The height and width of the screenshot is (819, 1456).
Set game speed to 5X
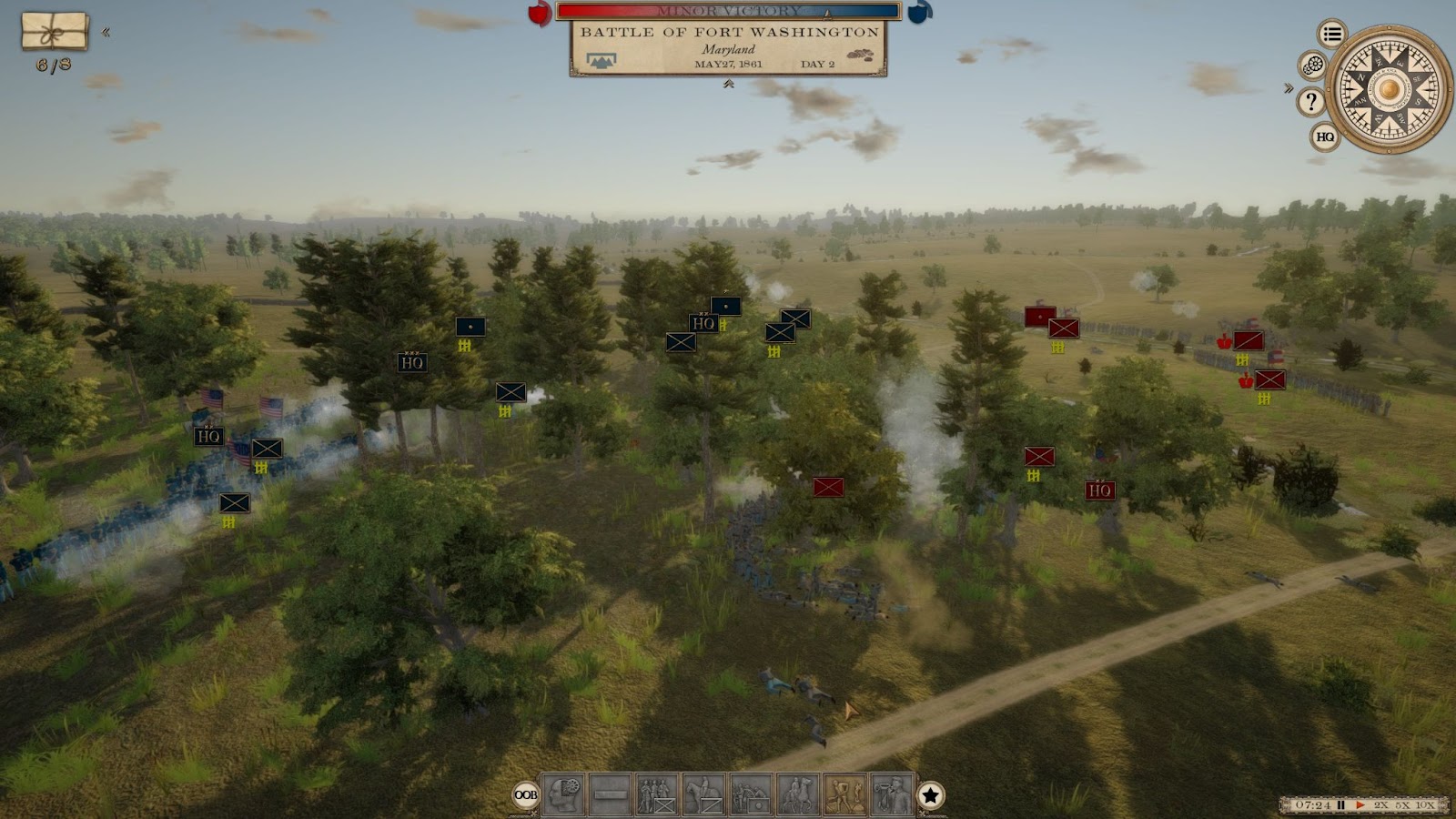point(1402,805)
